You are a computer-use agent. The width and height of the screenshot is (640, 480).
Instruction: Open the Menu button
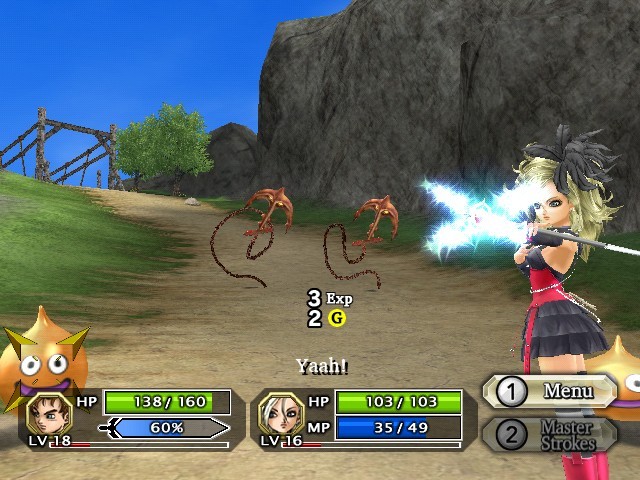(x=548, y=391)
